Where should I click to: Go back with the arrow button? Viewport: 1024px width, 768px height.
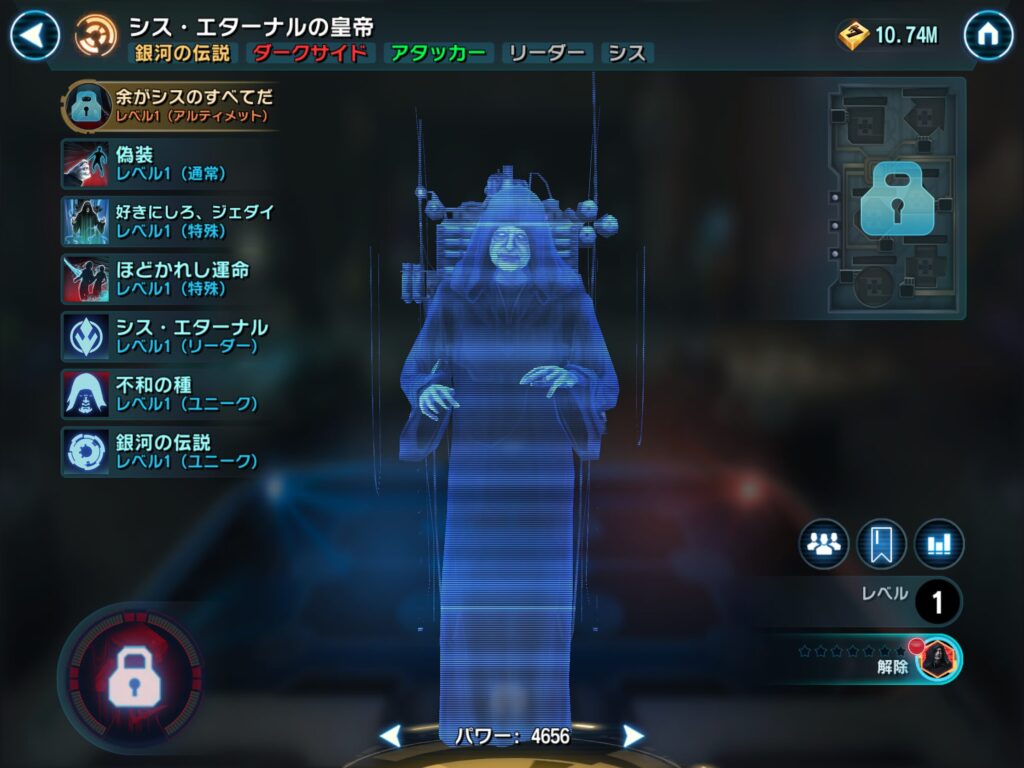pos(35,37)
